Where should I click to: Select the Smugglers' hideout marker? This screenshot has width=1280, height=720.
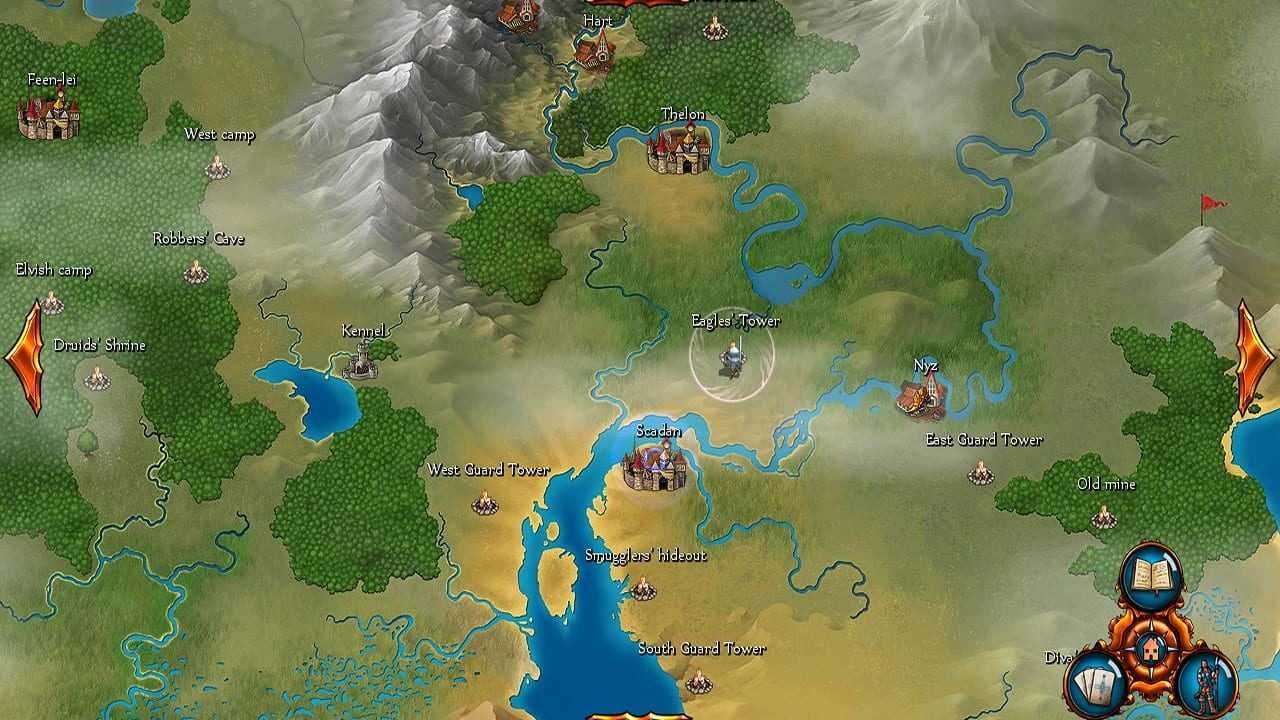(643, 588)
